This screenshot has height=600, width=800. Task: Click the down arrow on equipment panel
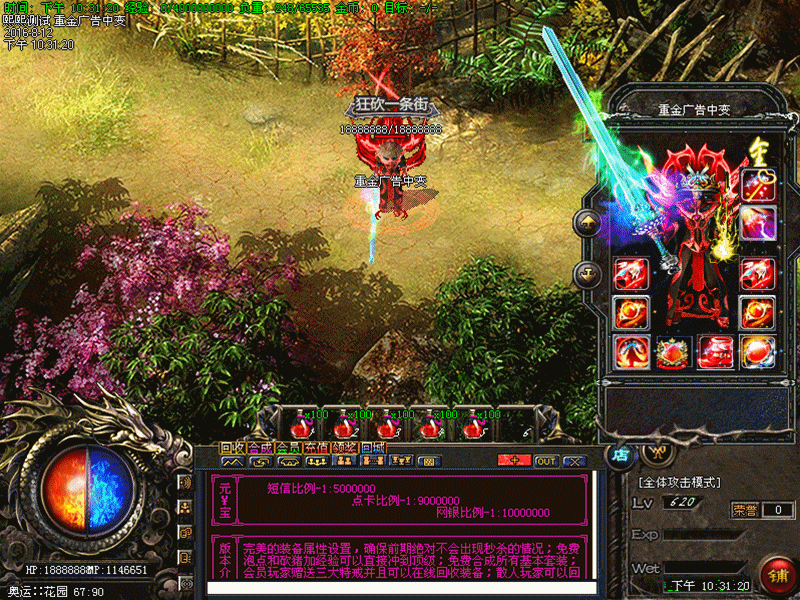point(588,270)
